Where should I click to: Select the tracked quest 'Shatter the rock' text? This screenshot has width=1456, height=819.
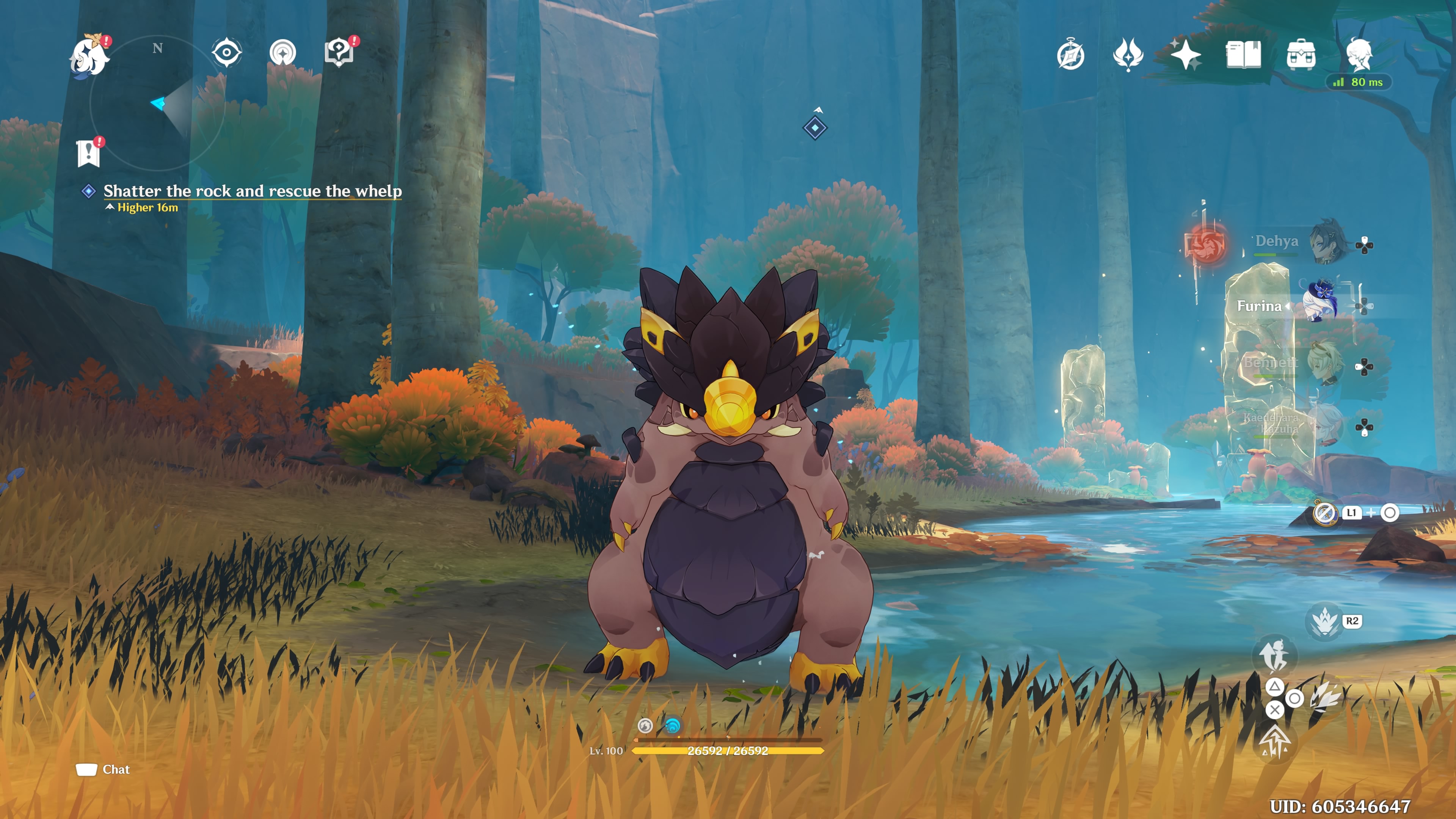(252, 191)
